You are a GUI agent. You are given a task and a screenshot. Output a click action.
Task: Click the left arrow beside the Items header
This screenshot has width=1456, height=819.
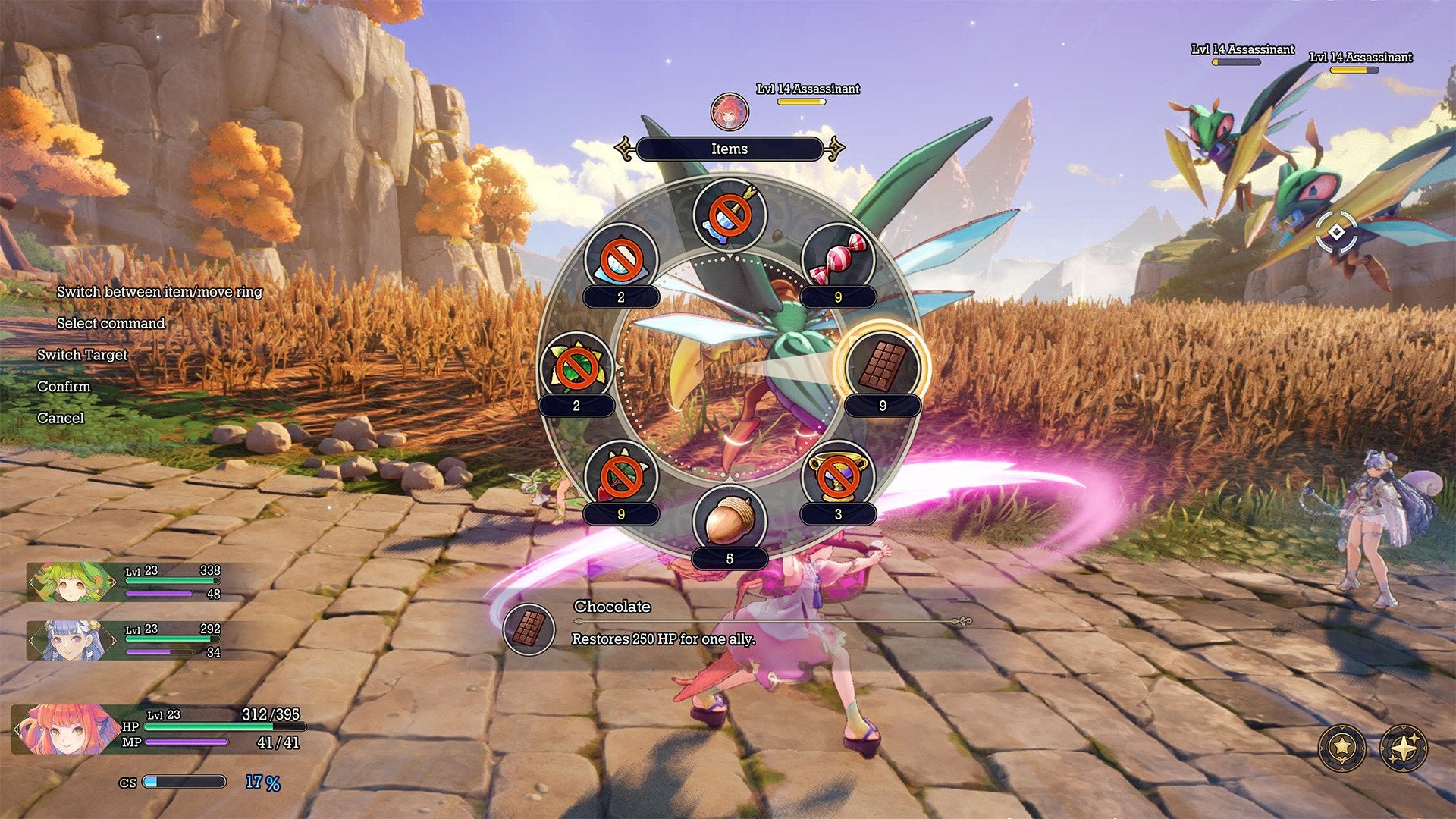623,149
